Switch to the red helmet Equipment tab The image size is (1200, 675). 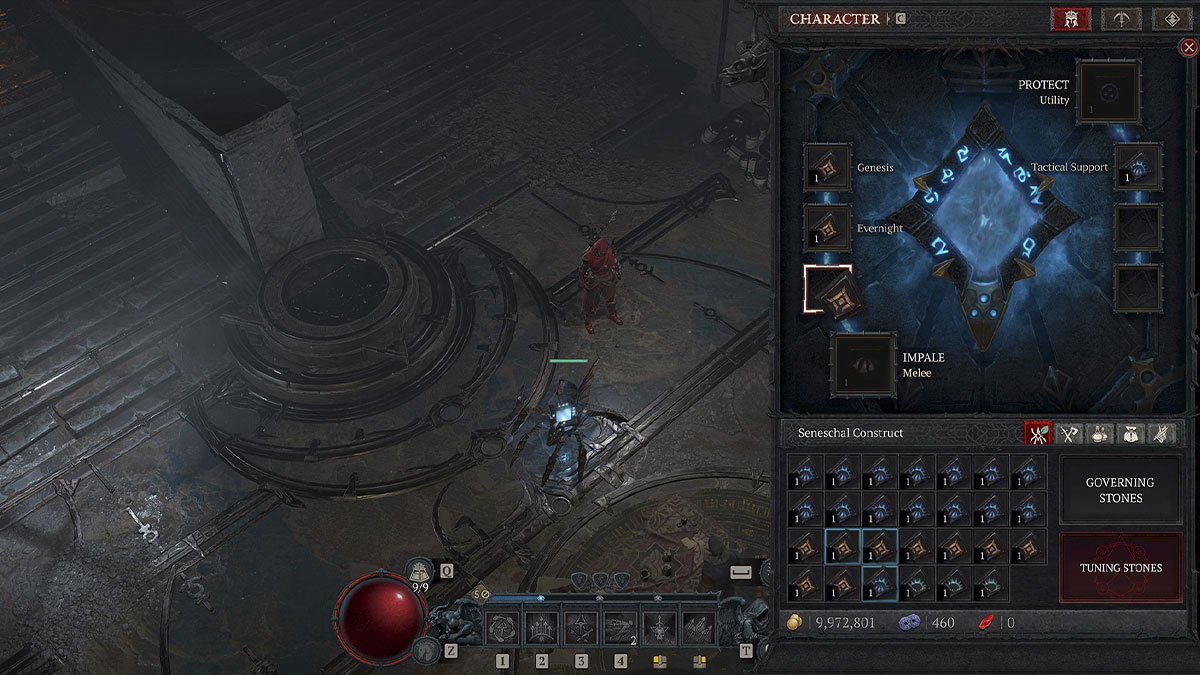tap(1070, 19)
